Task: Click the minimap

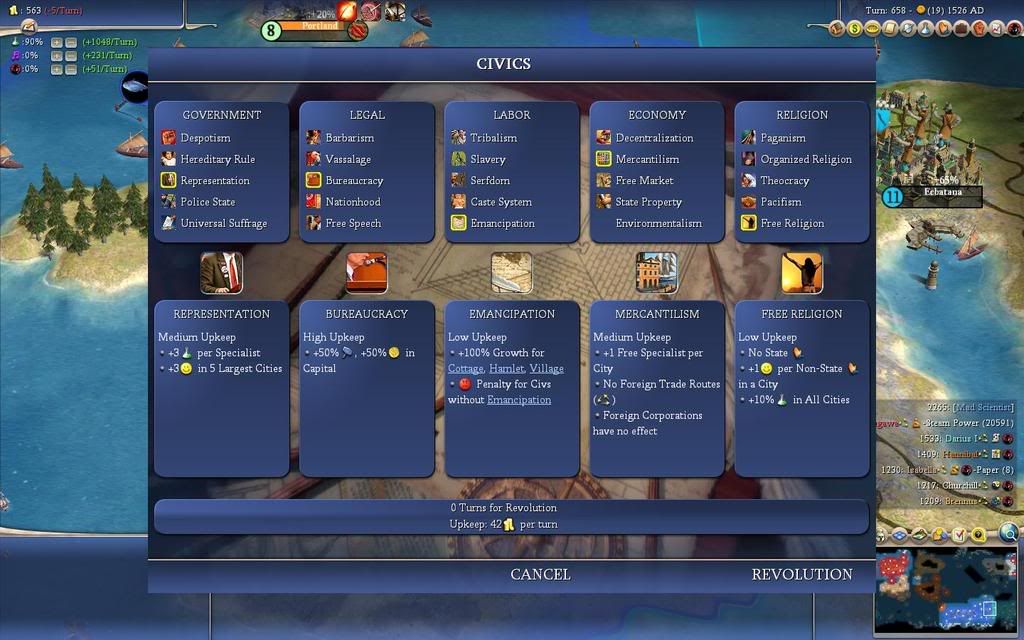Action: [x=946, y=591]
